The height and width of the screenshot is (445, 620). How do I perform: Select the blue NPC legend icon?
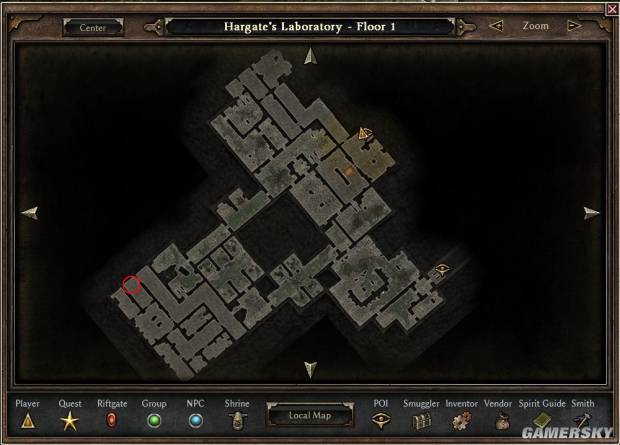(x=195, y=421)
